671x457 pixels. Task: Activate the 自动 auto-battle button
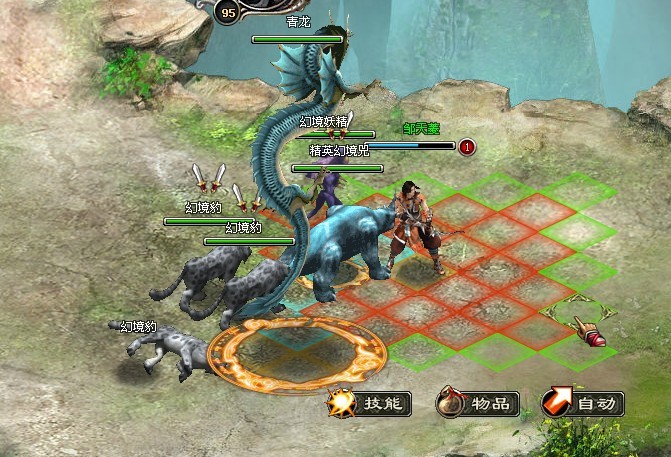(585, 404)
